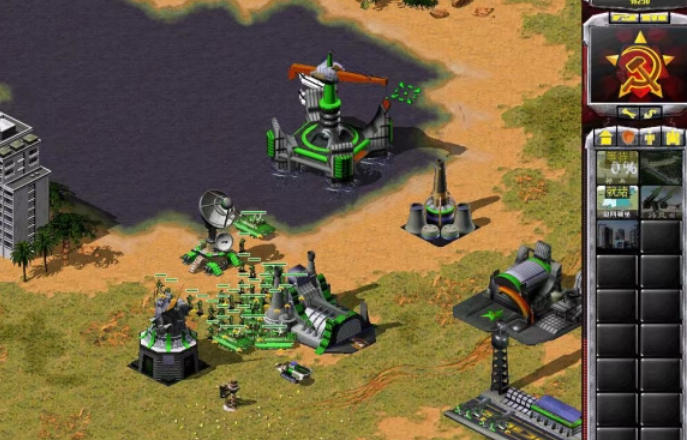
Task: Pick the cannon build icon beside the ready icon
Action: [x=661, y=199]
